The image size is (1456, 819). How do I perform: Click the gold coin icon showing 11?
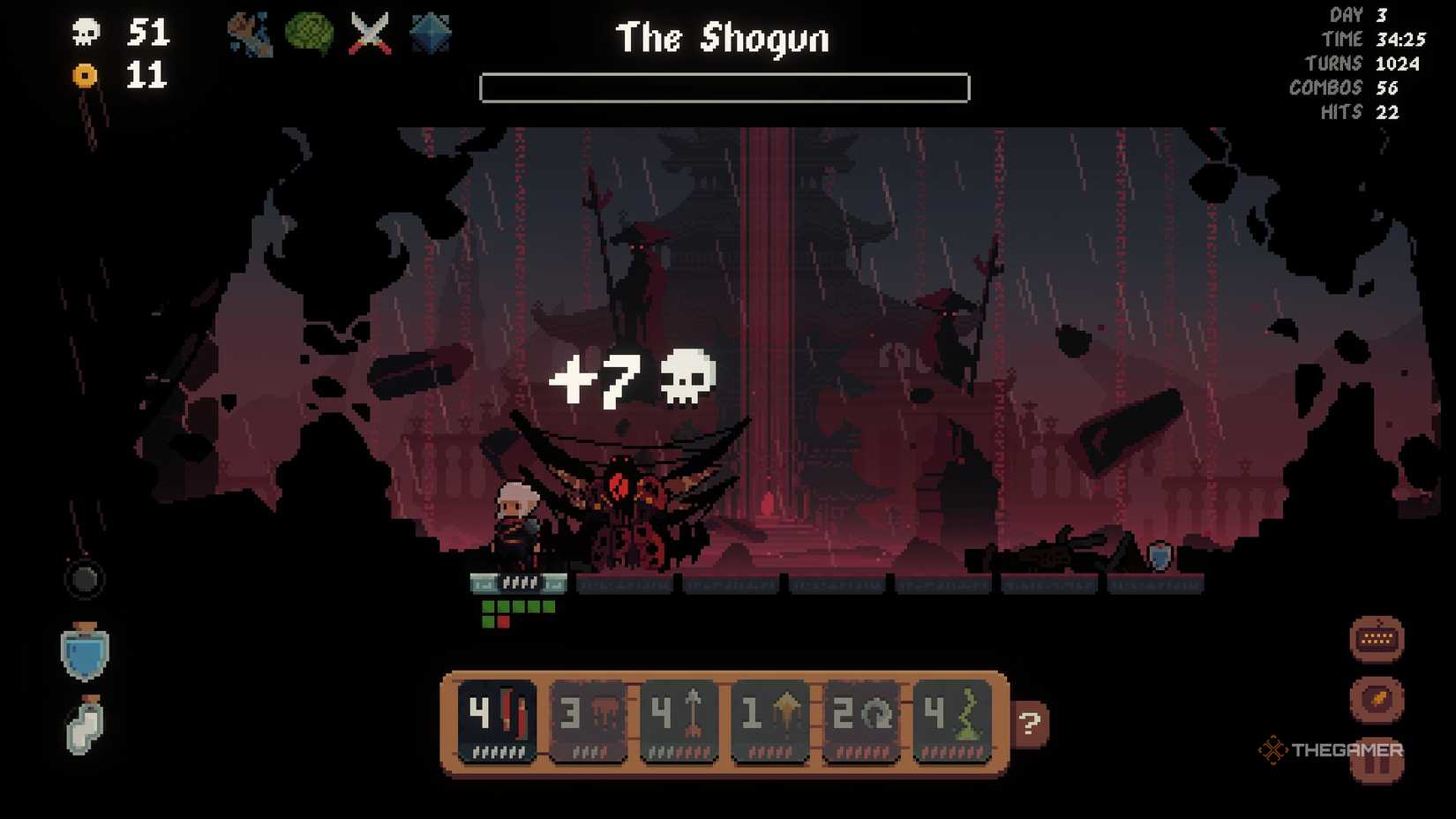pos(84,75)
